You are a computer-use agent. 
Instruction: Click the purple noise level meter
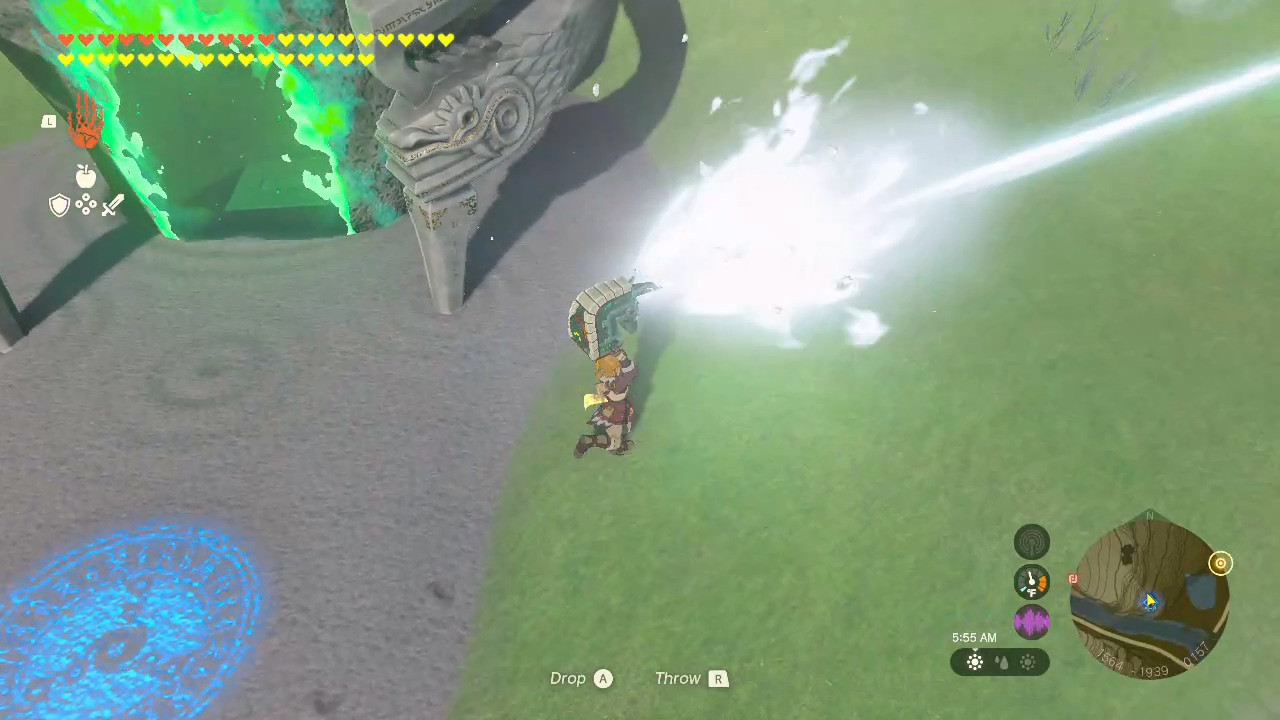[x=1031, y=623]
